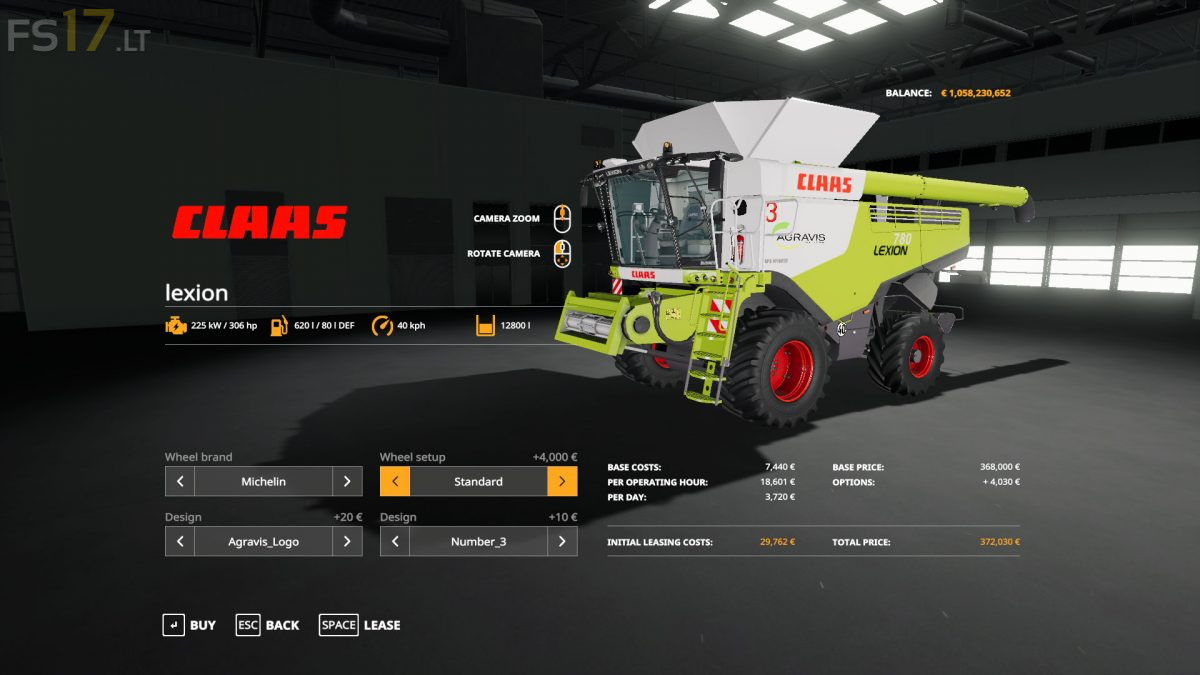
Task: Choose next design after Agravis_Logo
Action: pos(347,541)
